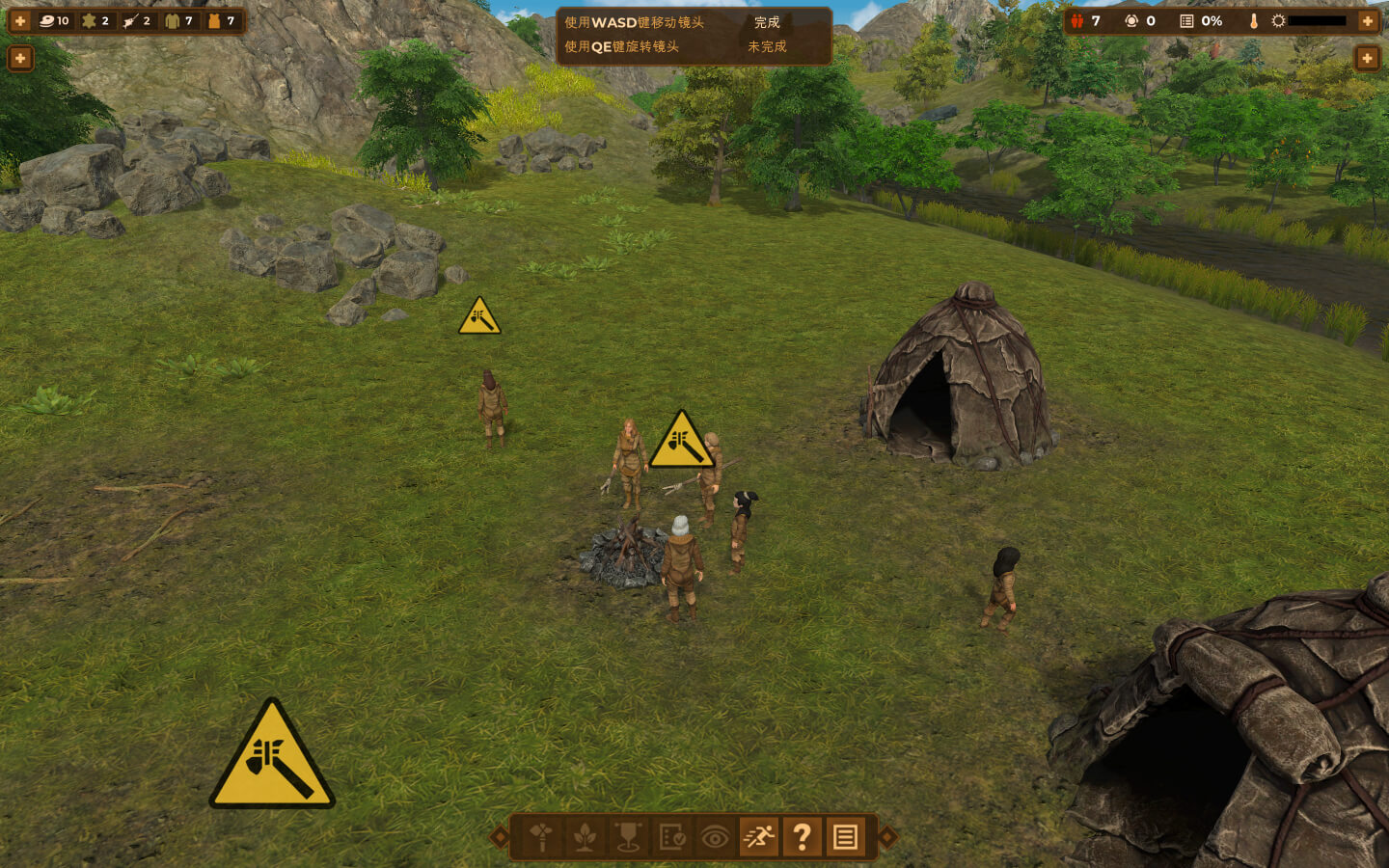Open the axe tools menu in the bottom toolbar
This screenshot has width=1389, height=868.
[540, 837]
